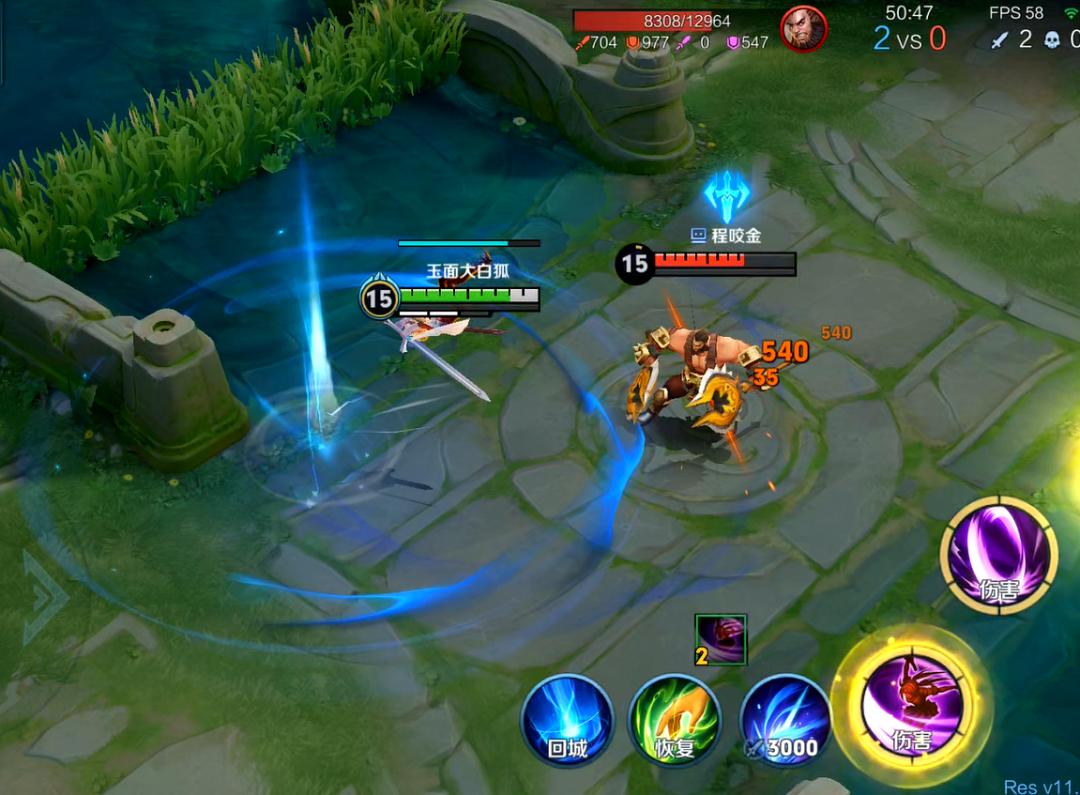
Task: Activate the 回城 recall skill
Action: pyautogui.click(x=566, y=721)
